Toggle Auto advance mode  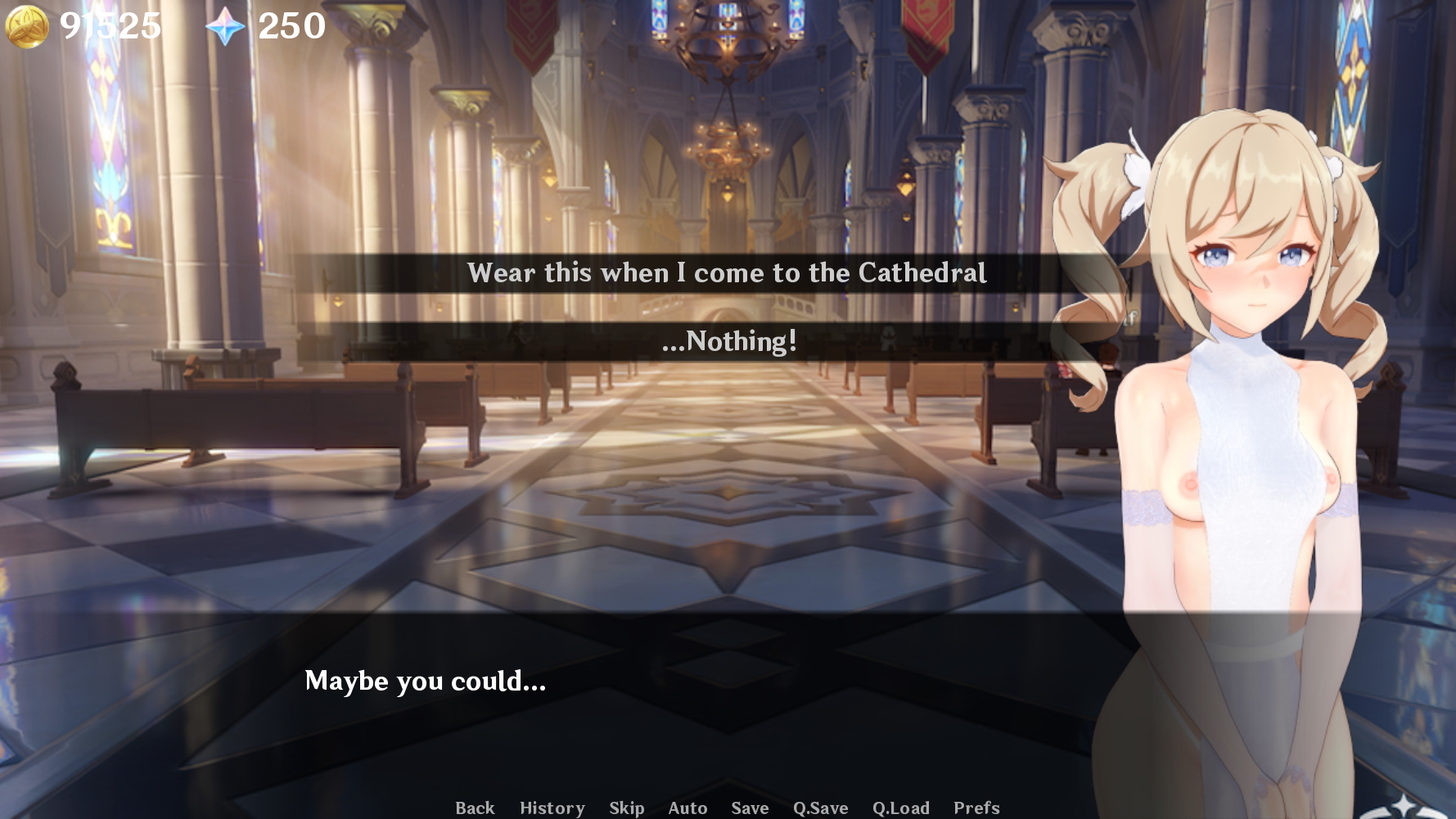pos(687,808)
